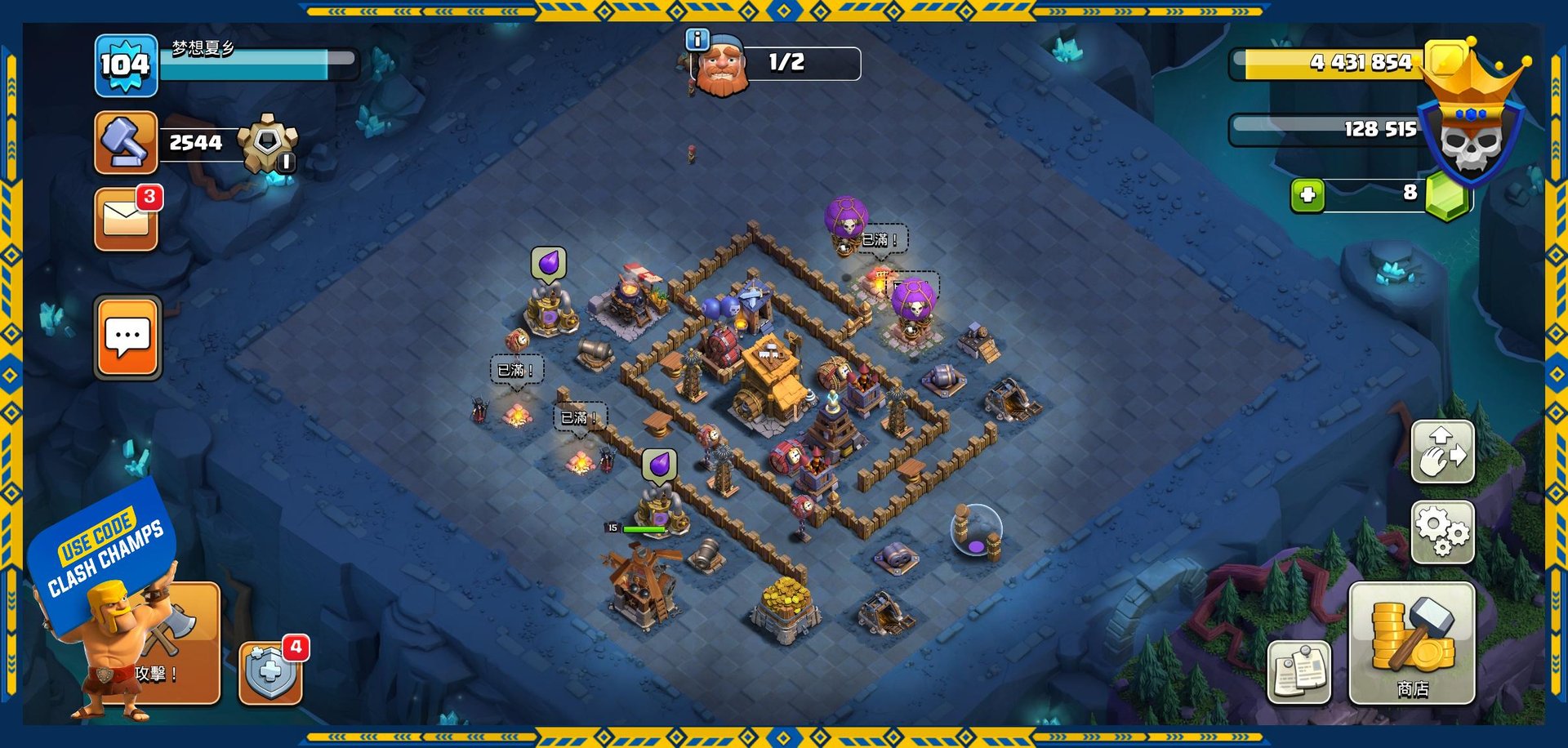Open the news clipboard button
Viewport: 1568px width, 748px height.
coord(1298,671)
